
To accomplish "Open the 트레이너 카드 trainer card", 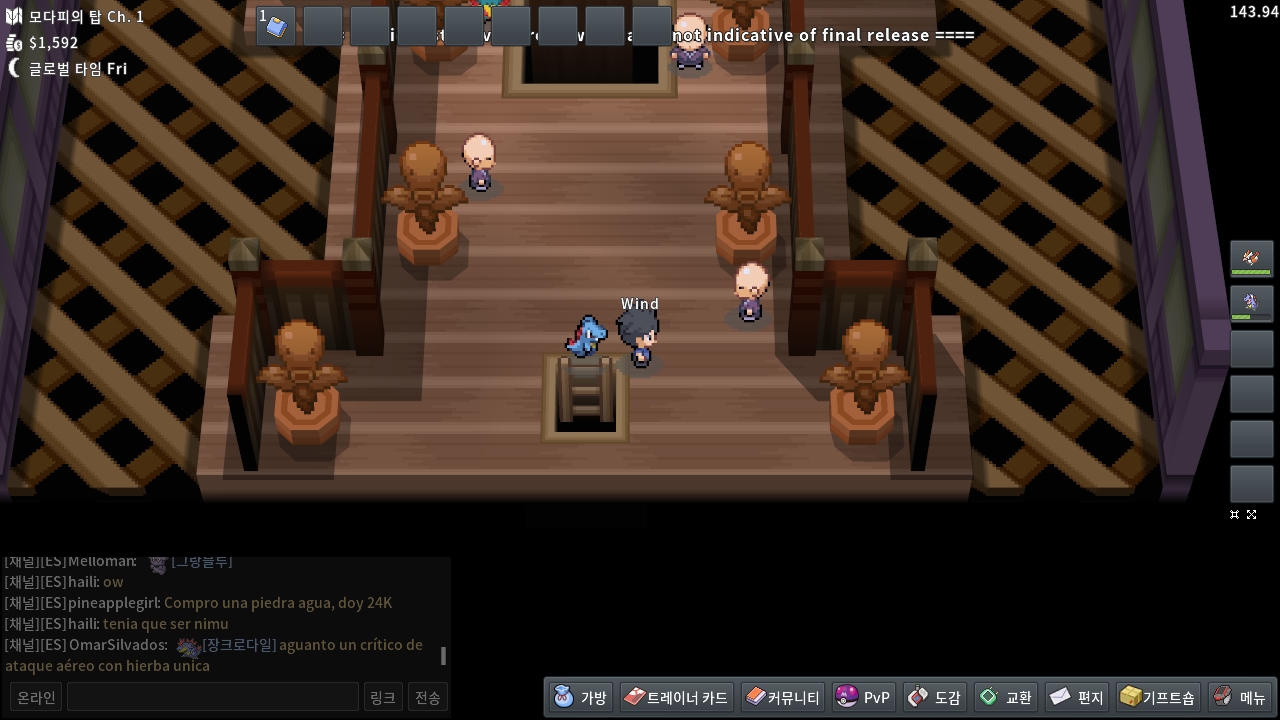I will tap(676, 697).
